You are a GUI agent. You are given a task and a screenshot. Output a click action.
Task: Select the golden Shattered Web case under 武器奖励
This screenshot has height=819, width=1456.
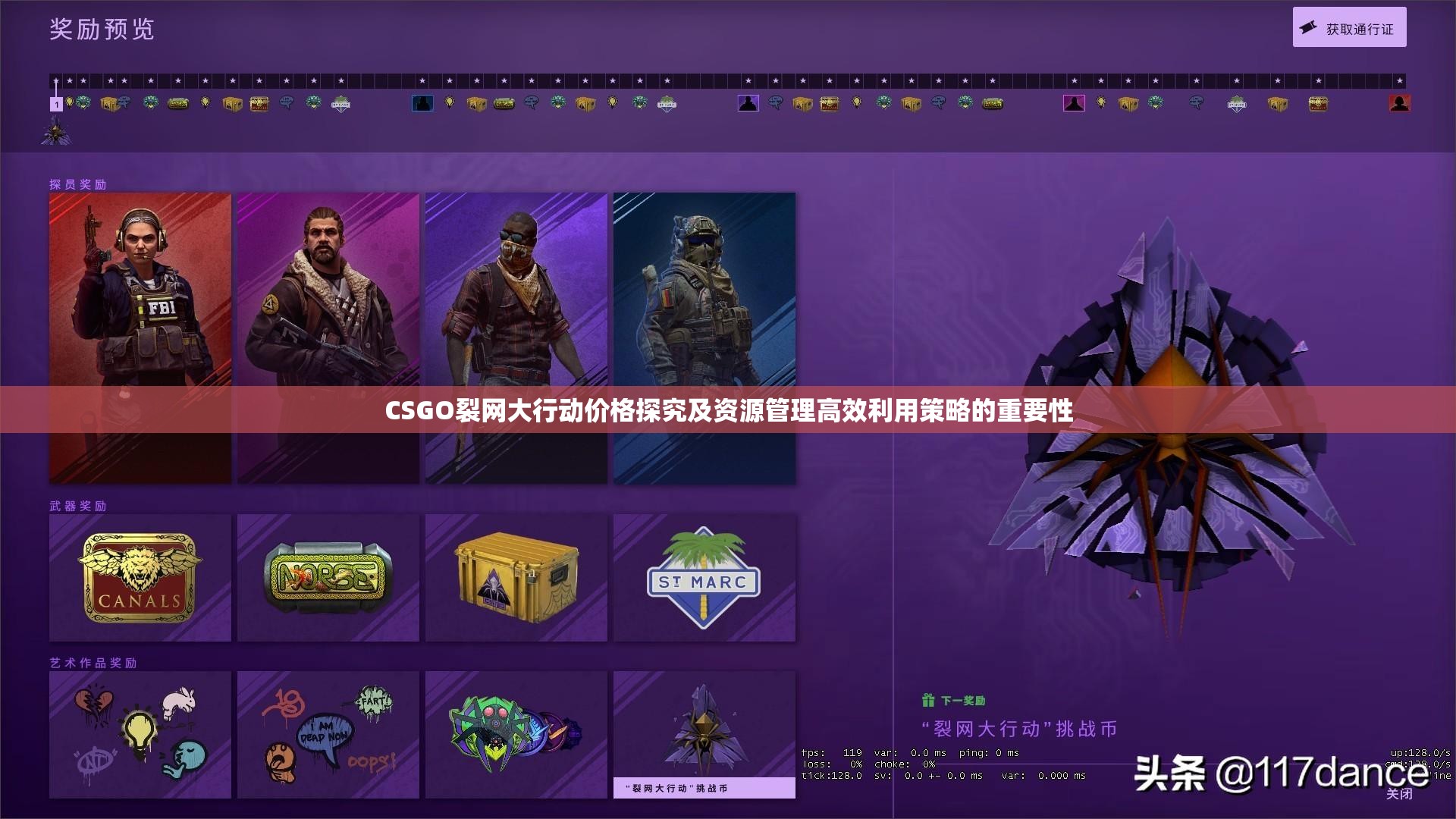tap(516, 577)
